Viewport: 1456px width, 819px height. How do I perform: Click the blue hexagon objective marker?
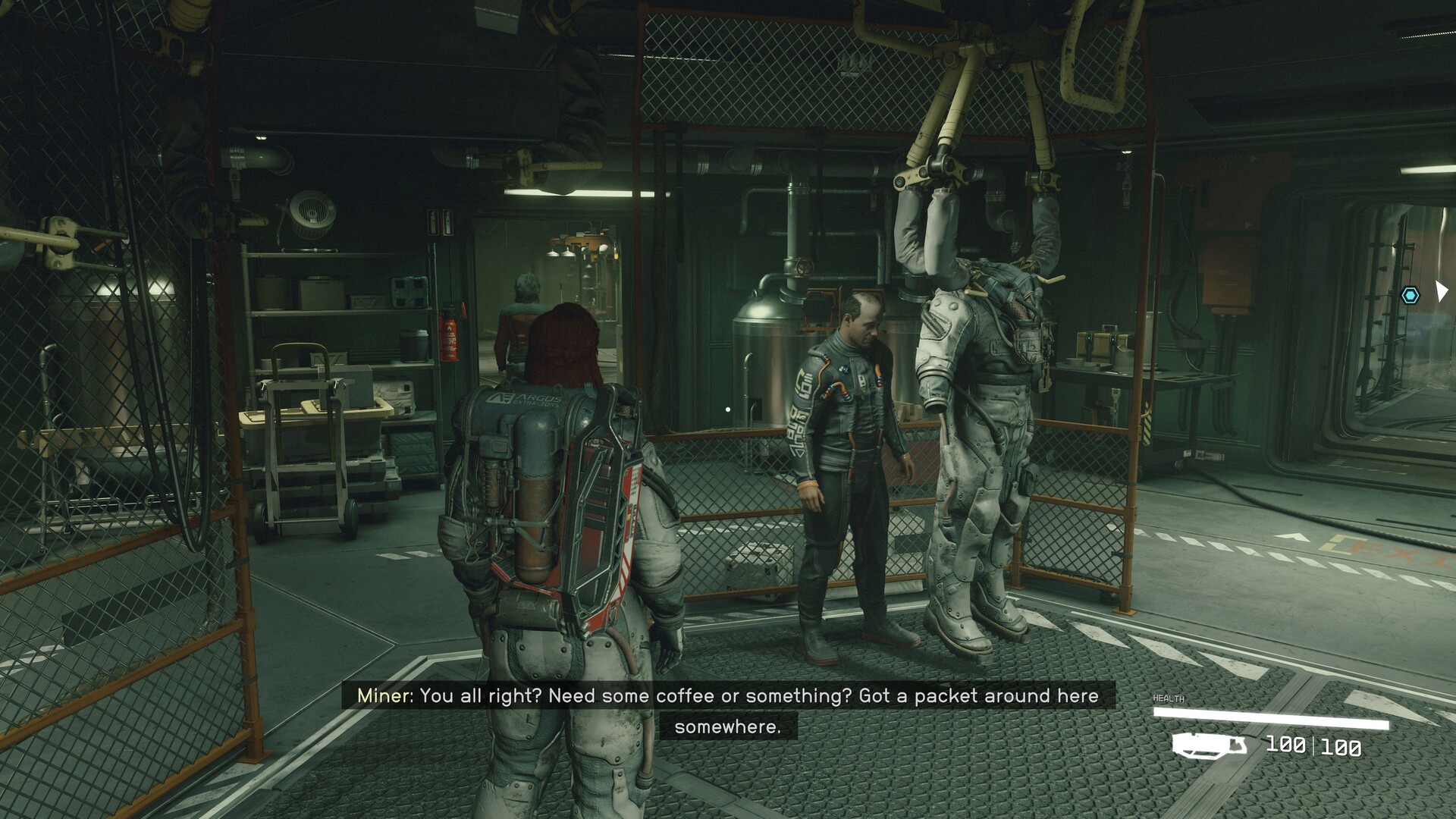click(1410, 296)
